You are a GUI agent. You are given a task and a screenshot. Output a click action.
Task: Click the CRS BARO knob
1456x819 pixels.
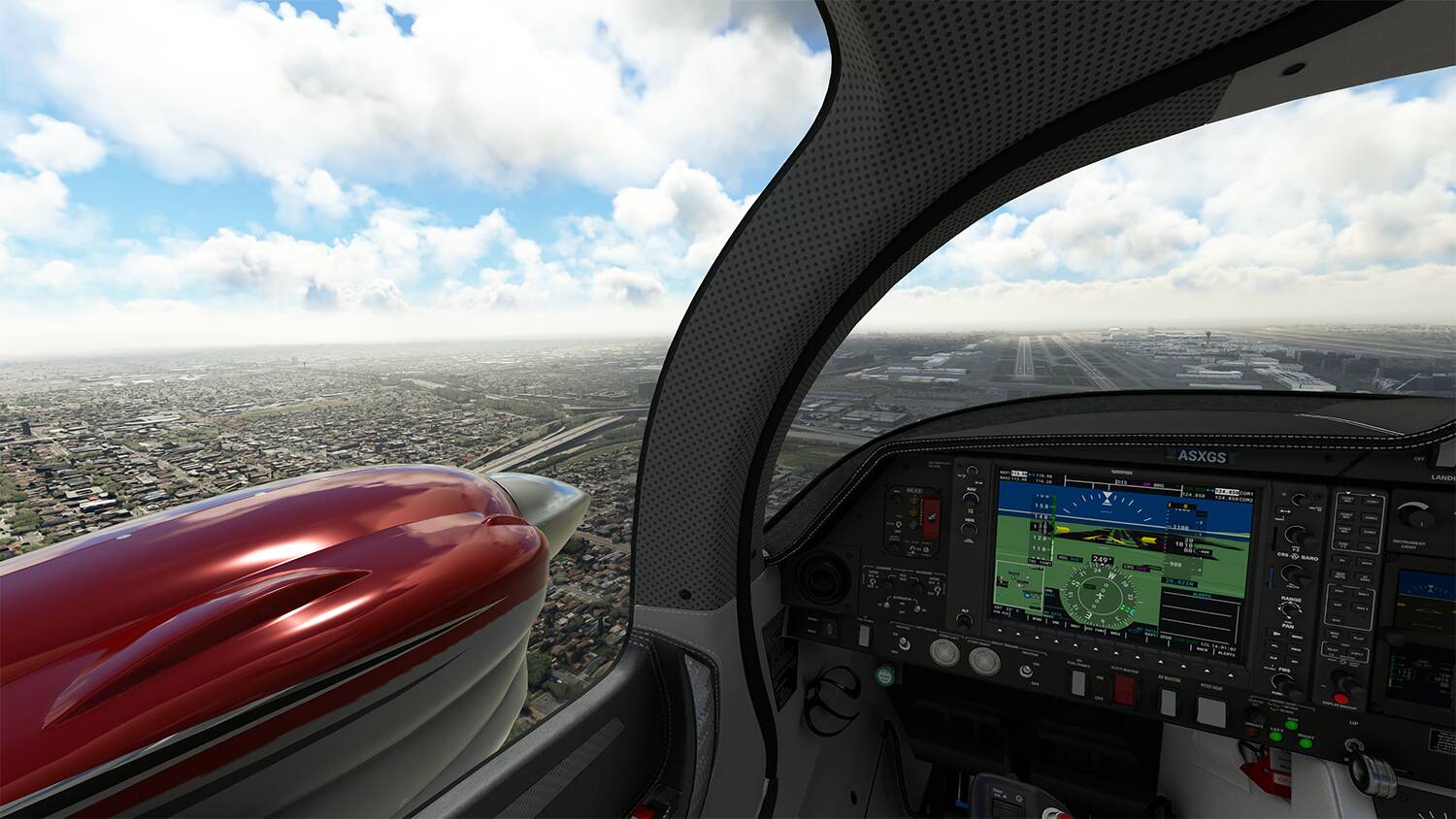click(x=1295, y=535)
